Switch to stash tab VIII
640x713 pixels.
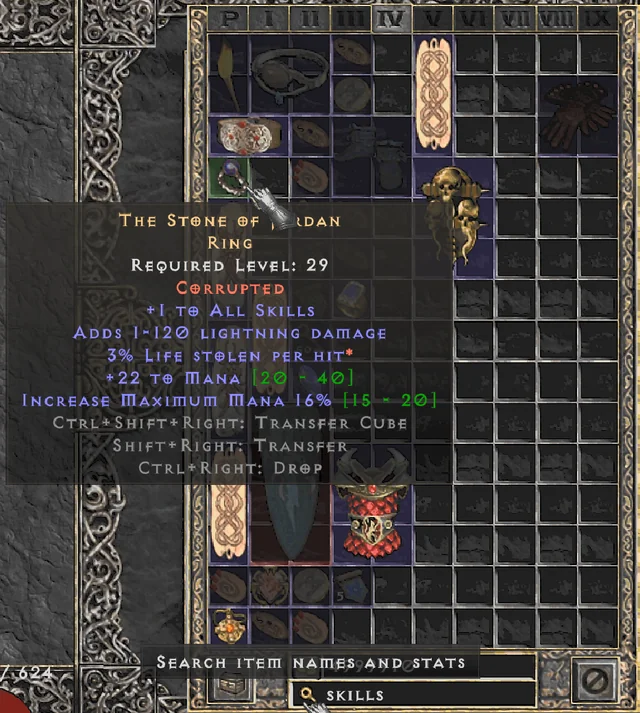pos(558,18)
